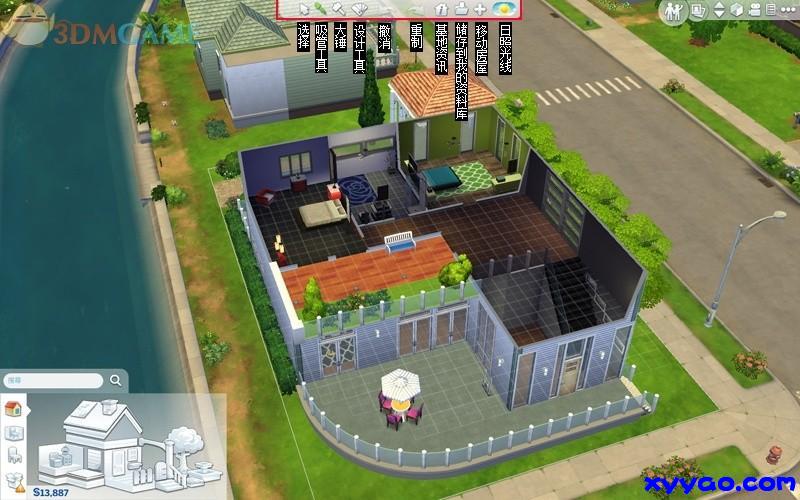Show lot information

[x=442, y=9]
